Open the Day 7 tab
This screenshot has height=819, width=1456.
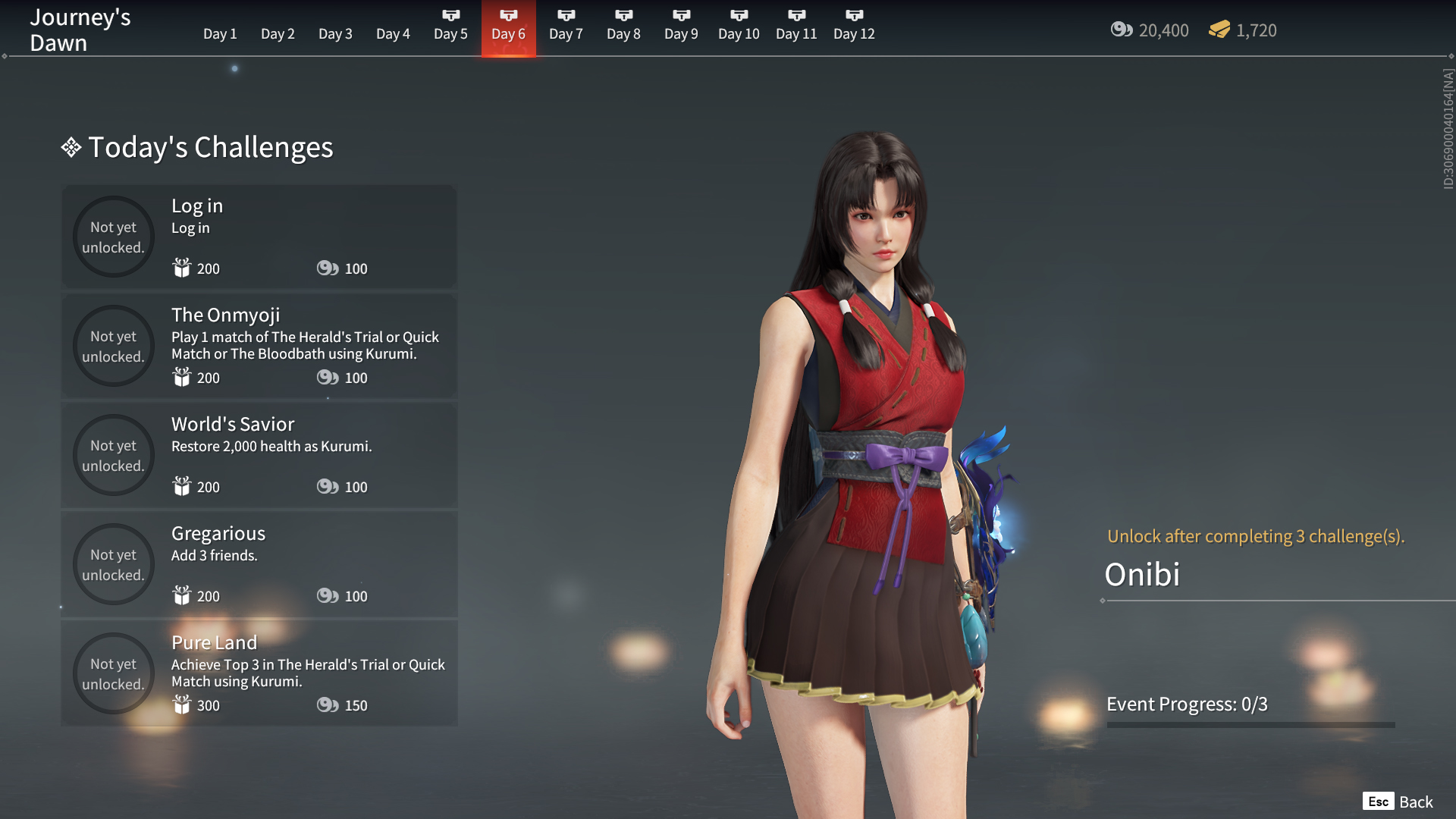[x=566, y=29]
